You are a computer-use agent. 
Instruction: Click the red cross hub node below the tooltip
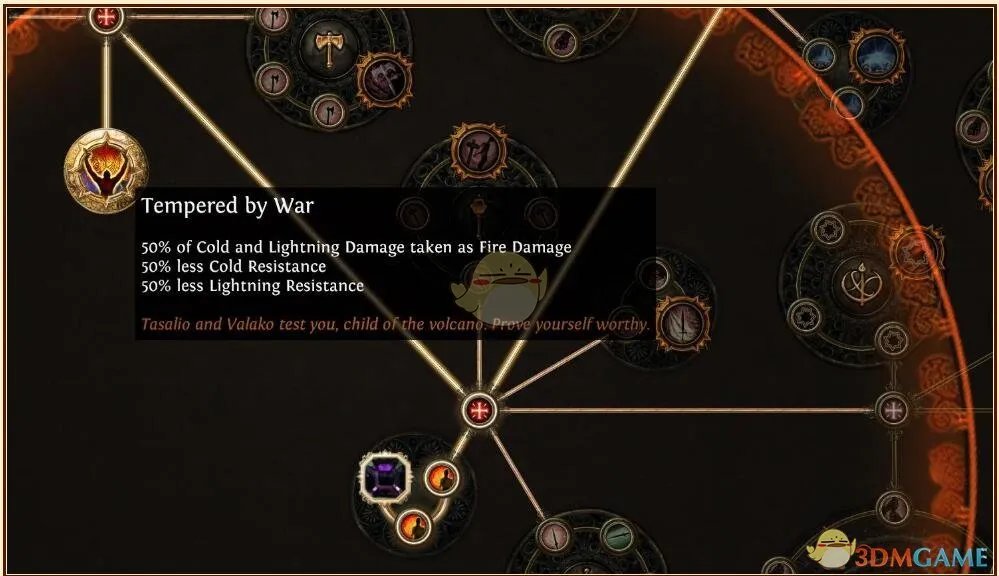tap(480, 409)
